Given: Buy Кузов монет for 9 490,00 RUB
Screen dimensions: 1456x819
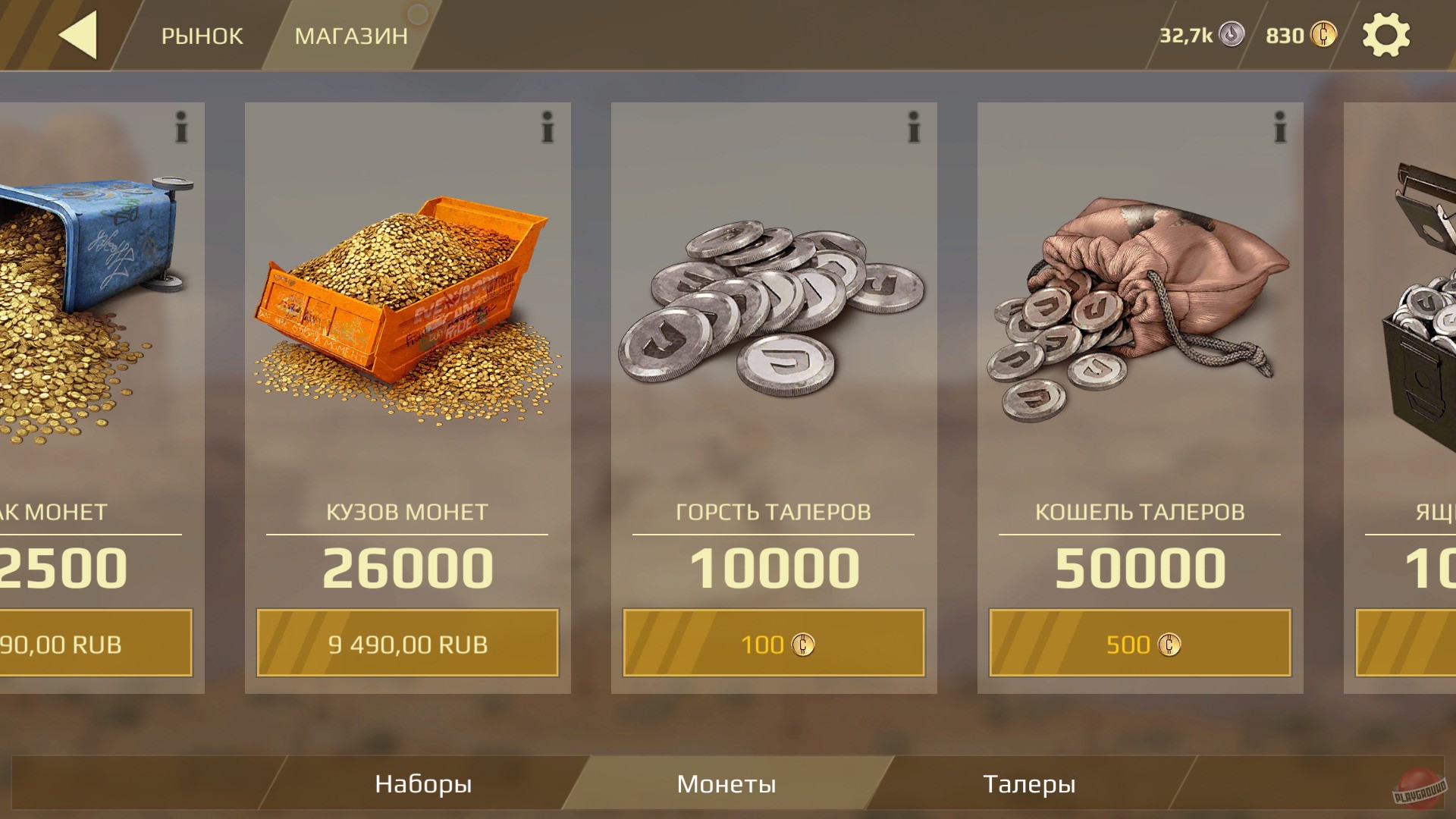Looking at the screenshot, I should tap(408, 644).
